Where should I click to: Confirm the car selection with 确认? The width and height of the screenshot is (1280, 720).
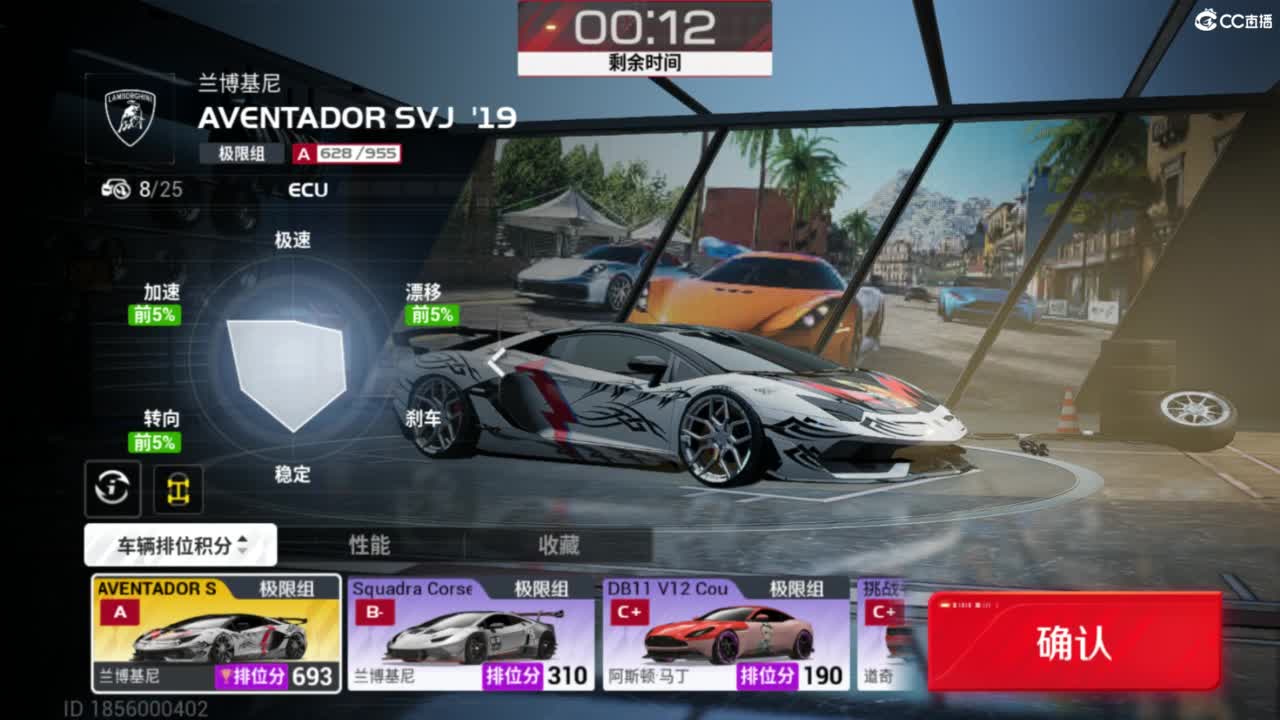[1074, 642]
